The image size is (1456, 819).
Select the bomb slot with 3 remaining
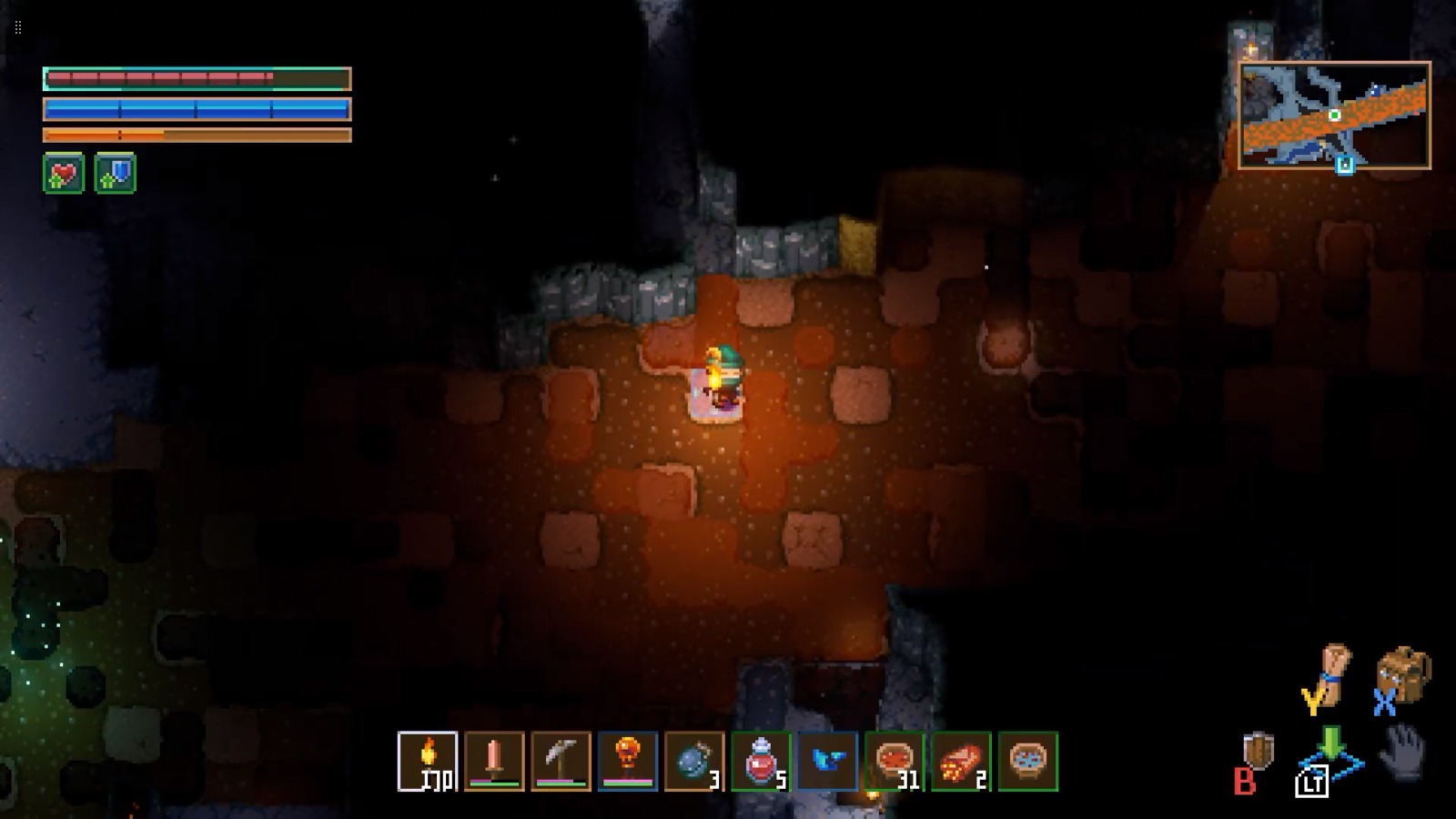pyautogui.click(x=694, y=761)
